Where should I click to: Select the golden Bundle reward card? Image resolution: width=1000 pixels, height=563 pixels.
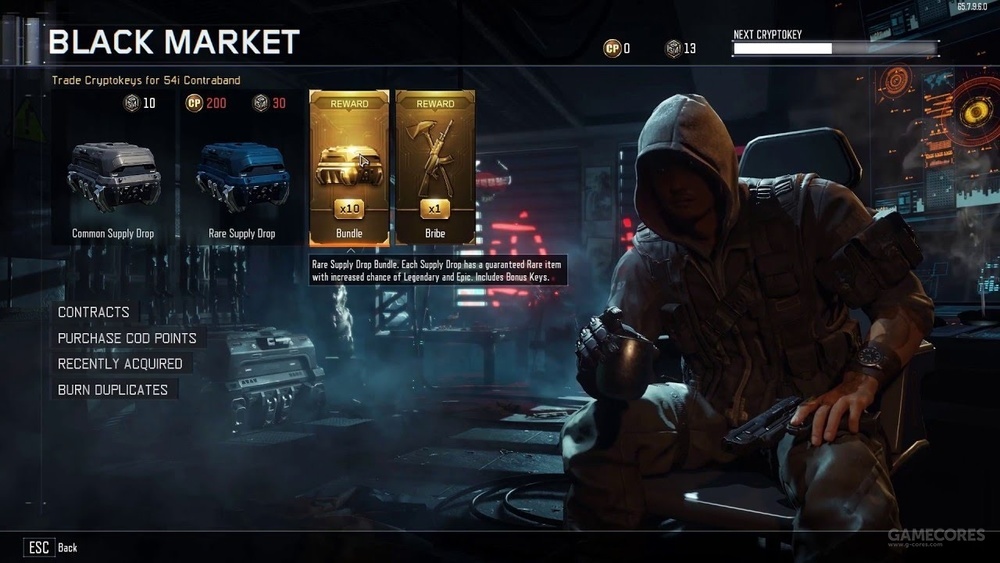tap(349, 167)
